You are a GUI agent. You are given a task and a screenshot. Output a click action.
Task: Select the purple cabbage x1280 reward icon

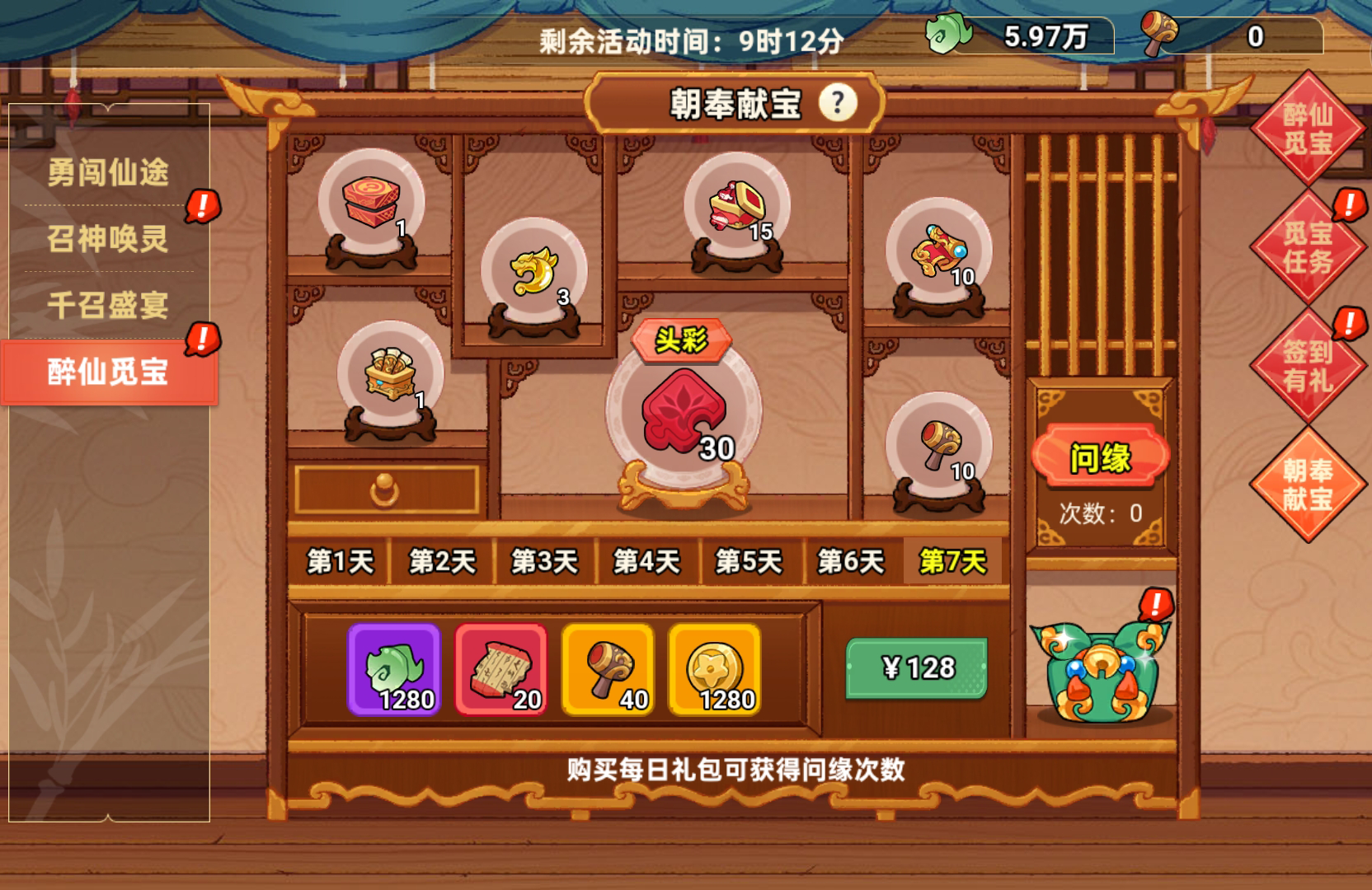coord(395,669)
